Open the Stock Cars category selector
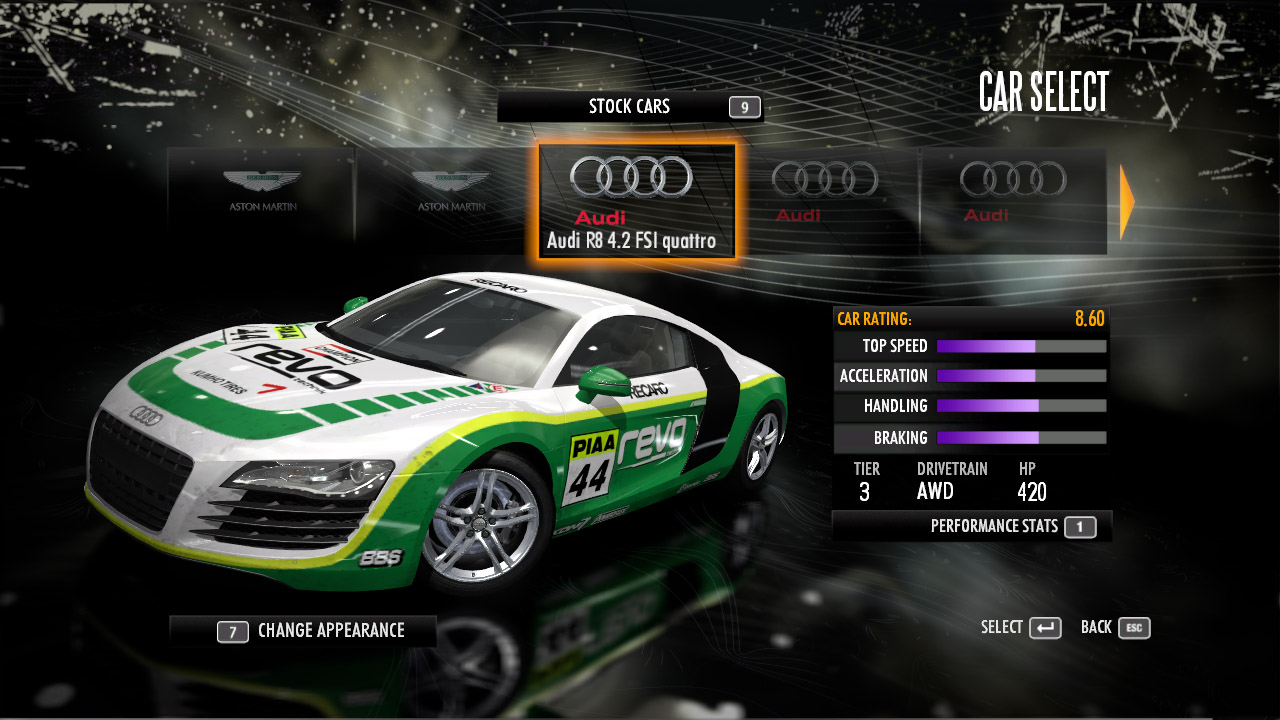1280x720 pixels. coord(630,107)
